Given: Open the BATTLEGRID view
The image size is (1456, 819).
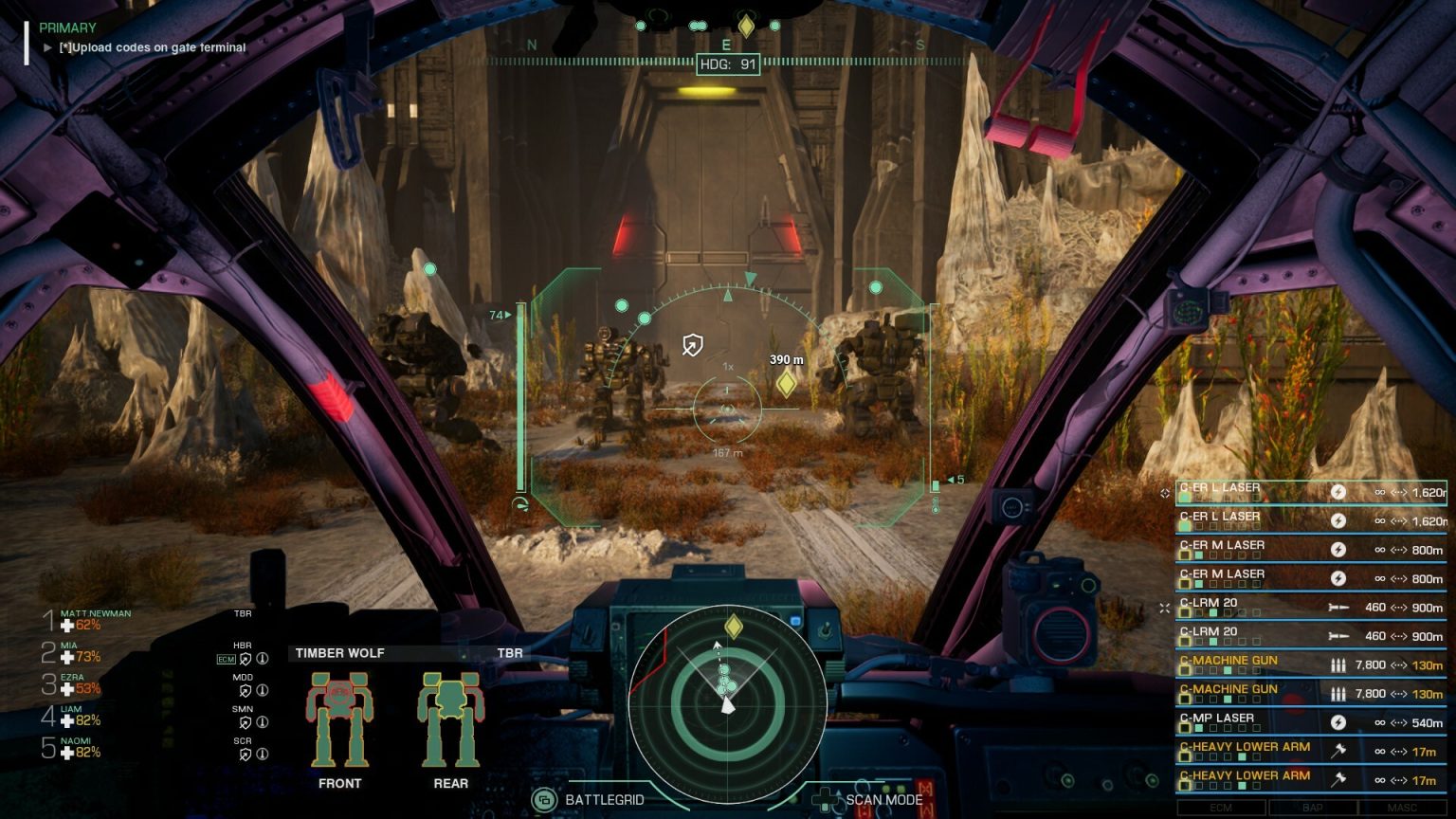Looking at the screenshot, I should click(605, 799).
